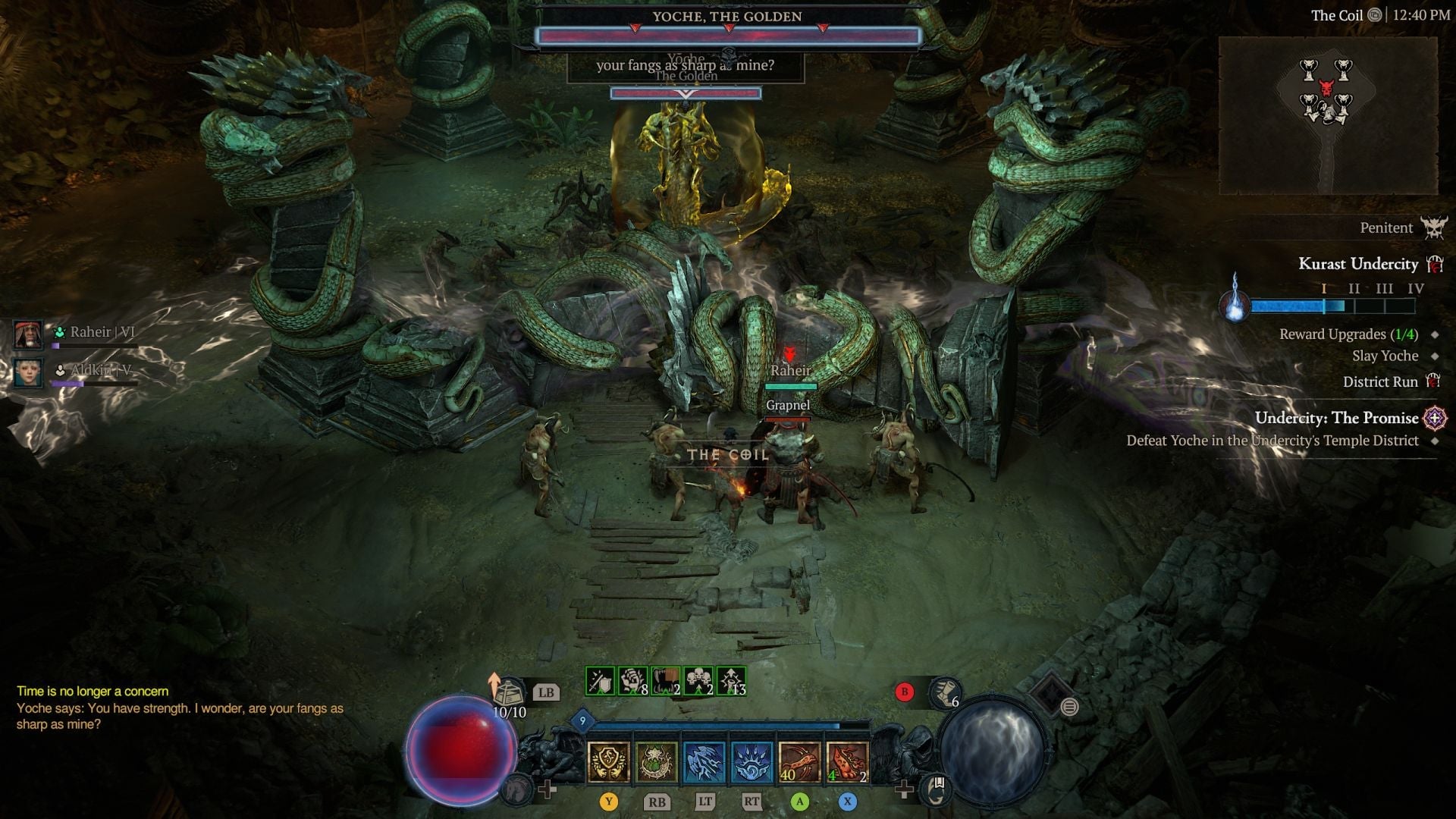Use the swirling ultimate skill on RT
This screenshot has height=819, width=1456.
pyautogui.click(x=753, y=762)
